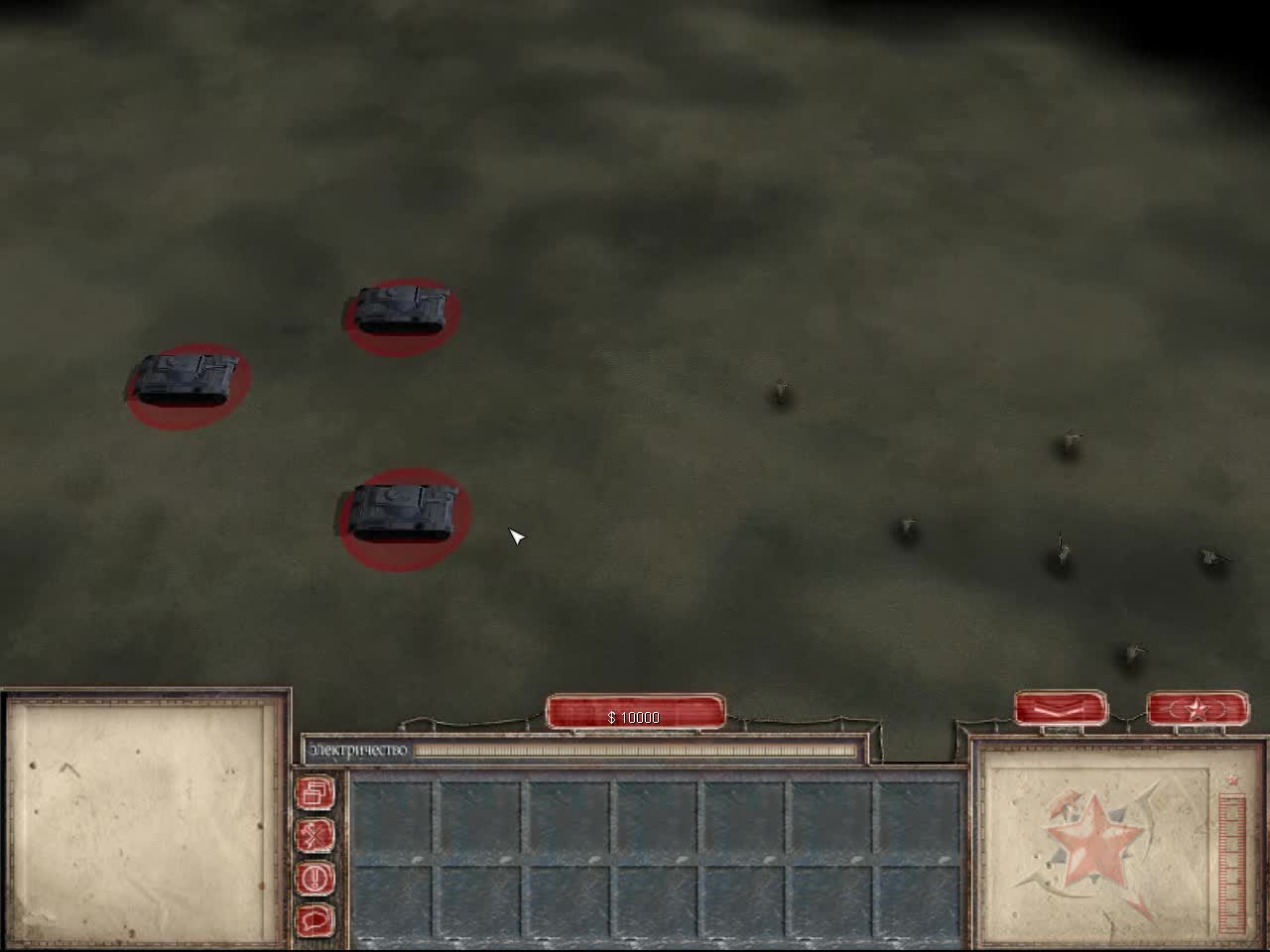Click the exclamation mark alert icon
Screen dimensions: 1270x952
point(316,878)
